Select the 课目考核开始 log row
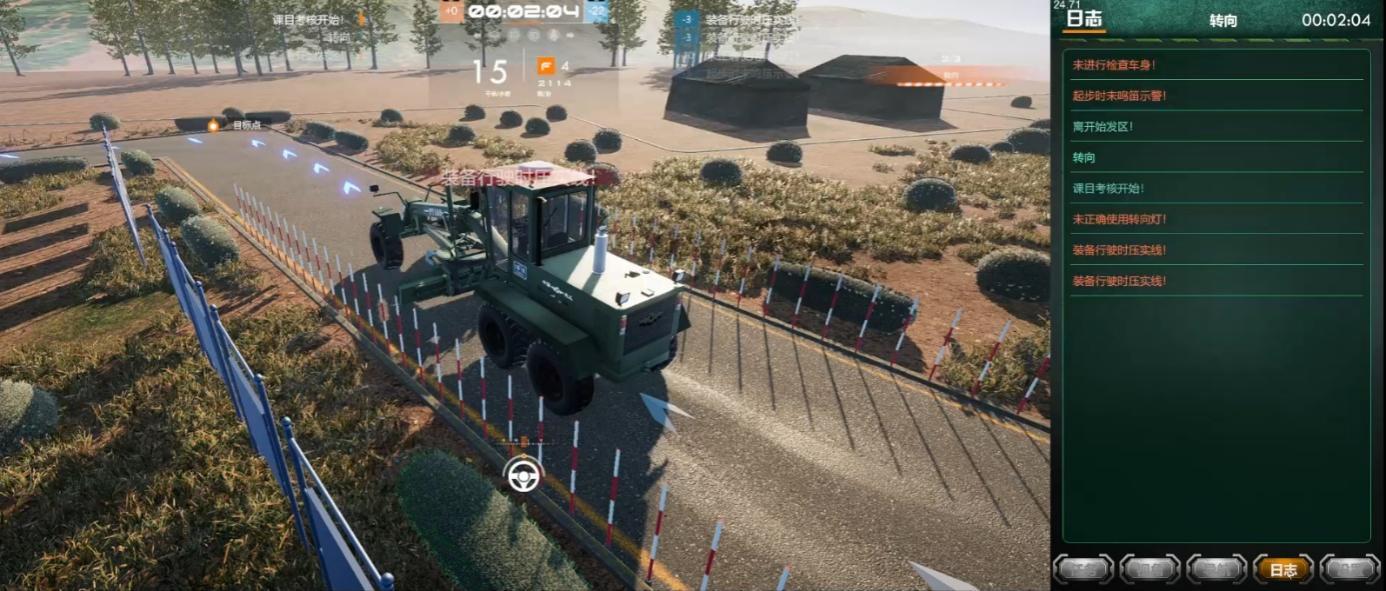Image resolution: width=1386 pixels, height=591 pixels. [1108, 188]
